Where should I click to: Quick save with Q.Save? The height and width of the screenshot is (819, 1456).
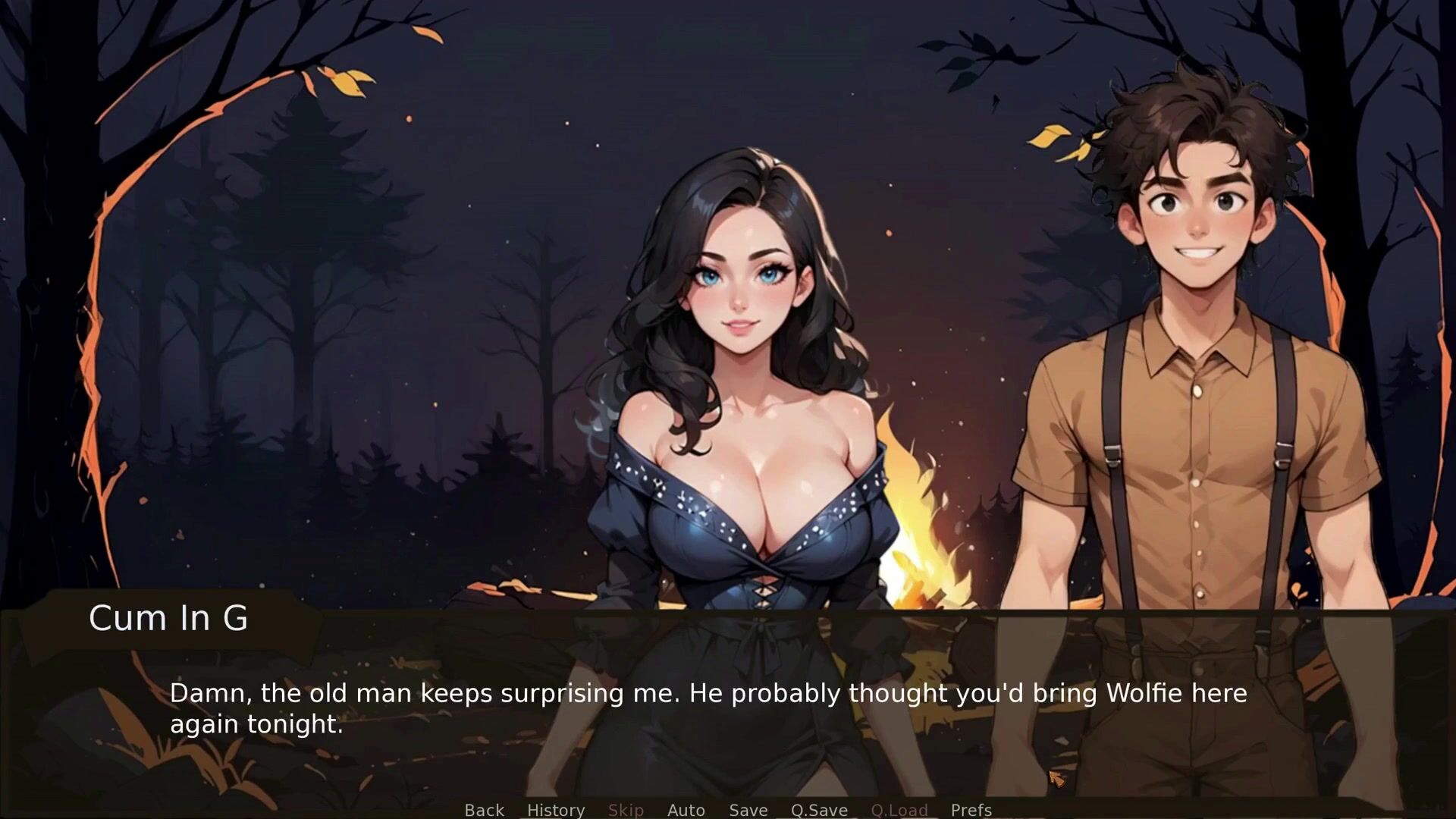819,809
